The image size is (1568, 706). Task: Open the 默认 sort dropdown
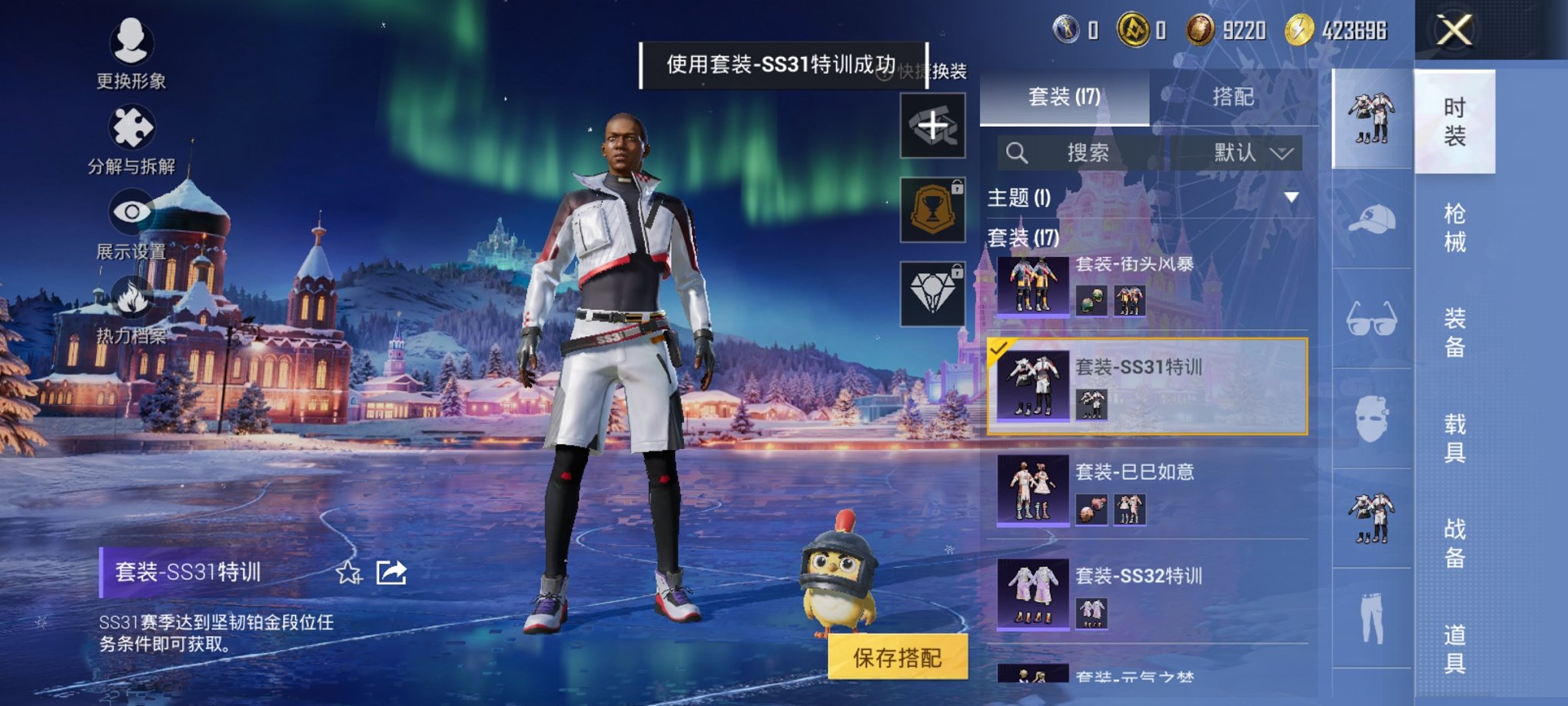tap(1253, 153)
